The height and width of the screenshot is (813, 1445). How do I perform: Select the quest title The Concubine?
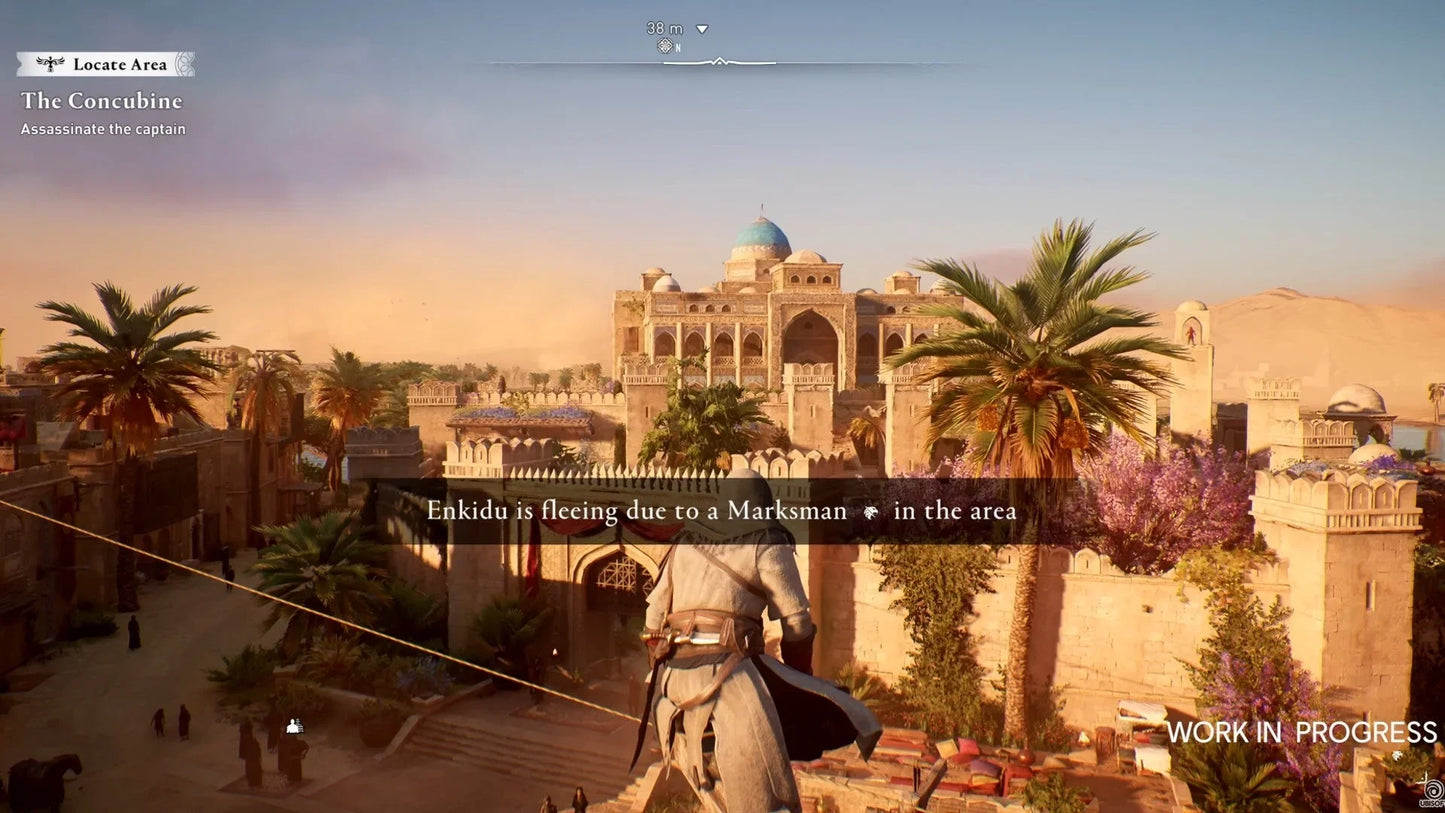[x=102, y=101]
